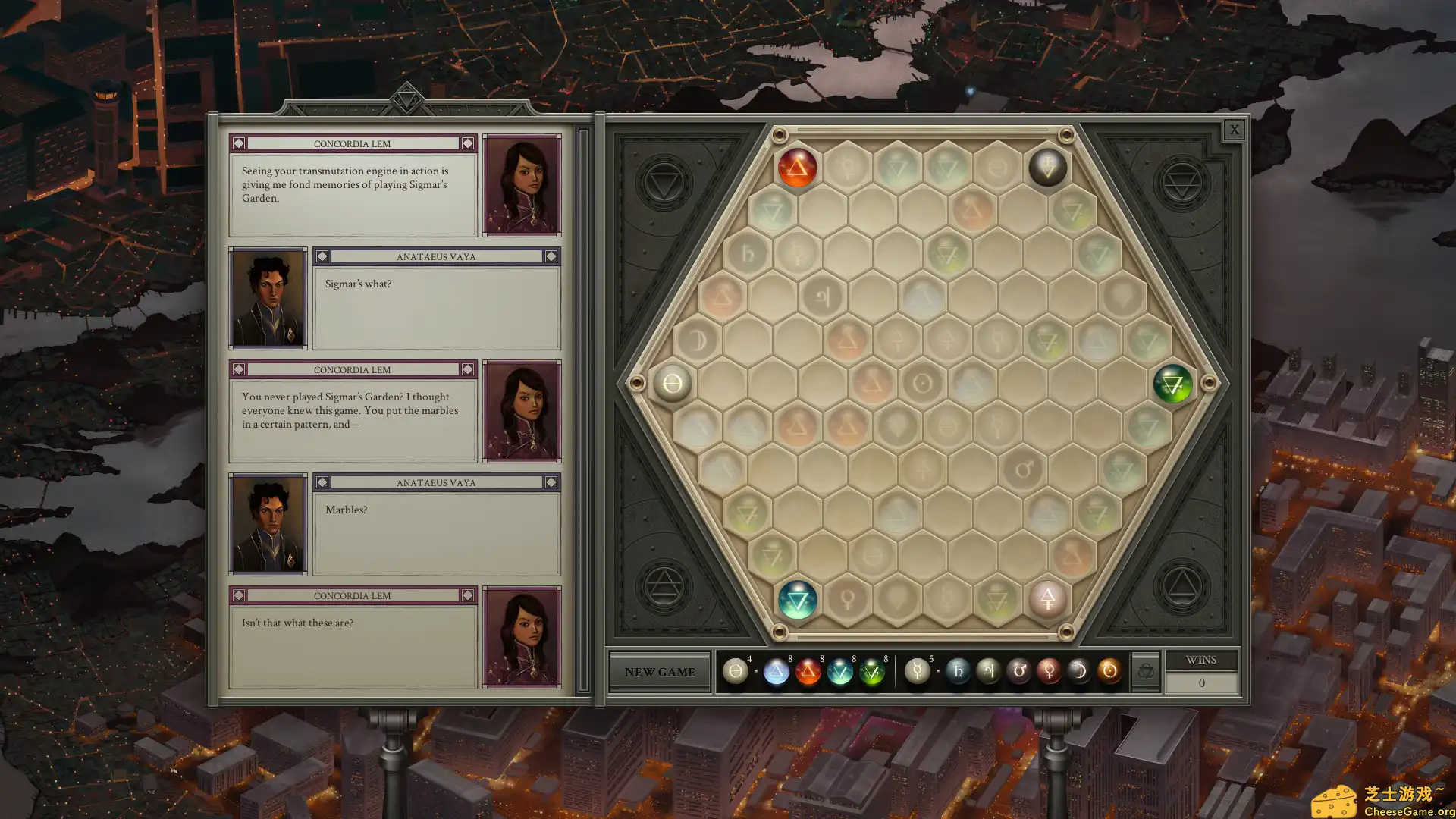Click the faded iron marble on the board

[1022, 470]
